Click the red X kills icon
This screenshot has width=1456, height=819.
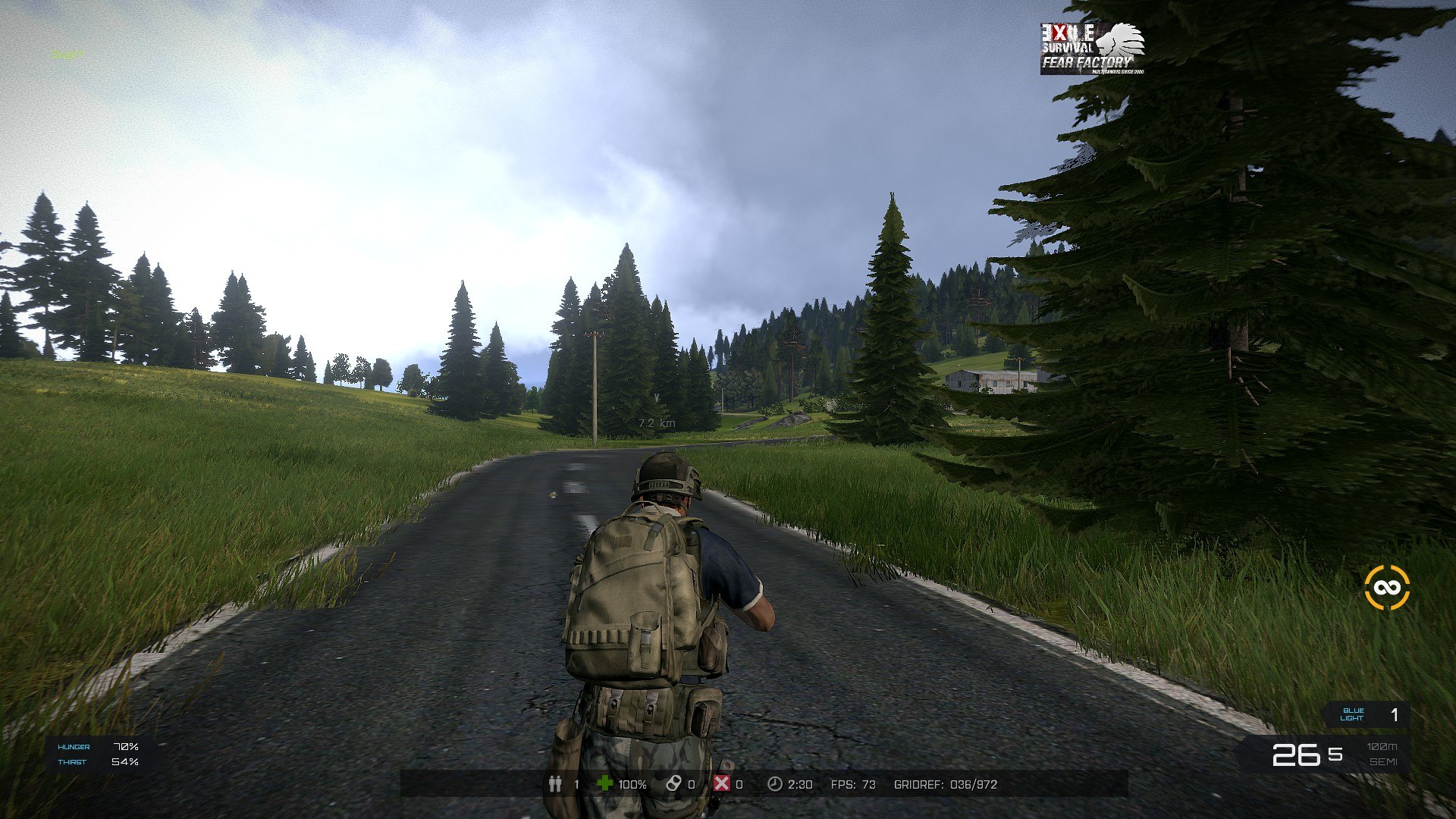click(x=721, y=783)
